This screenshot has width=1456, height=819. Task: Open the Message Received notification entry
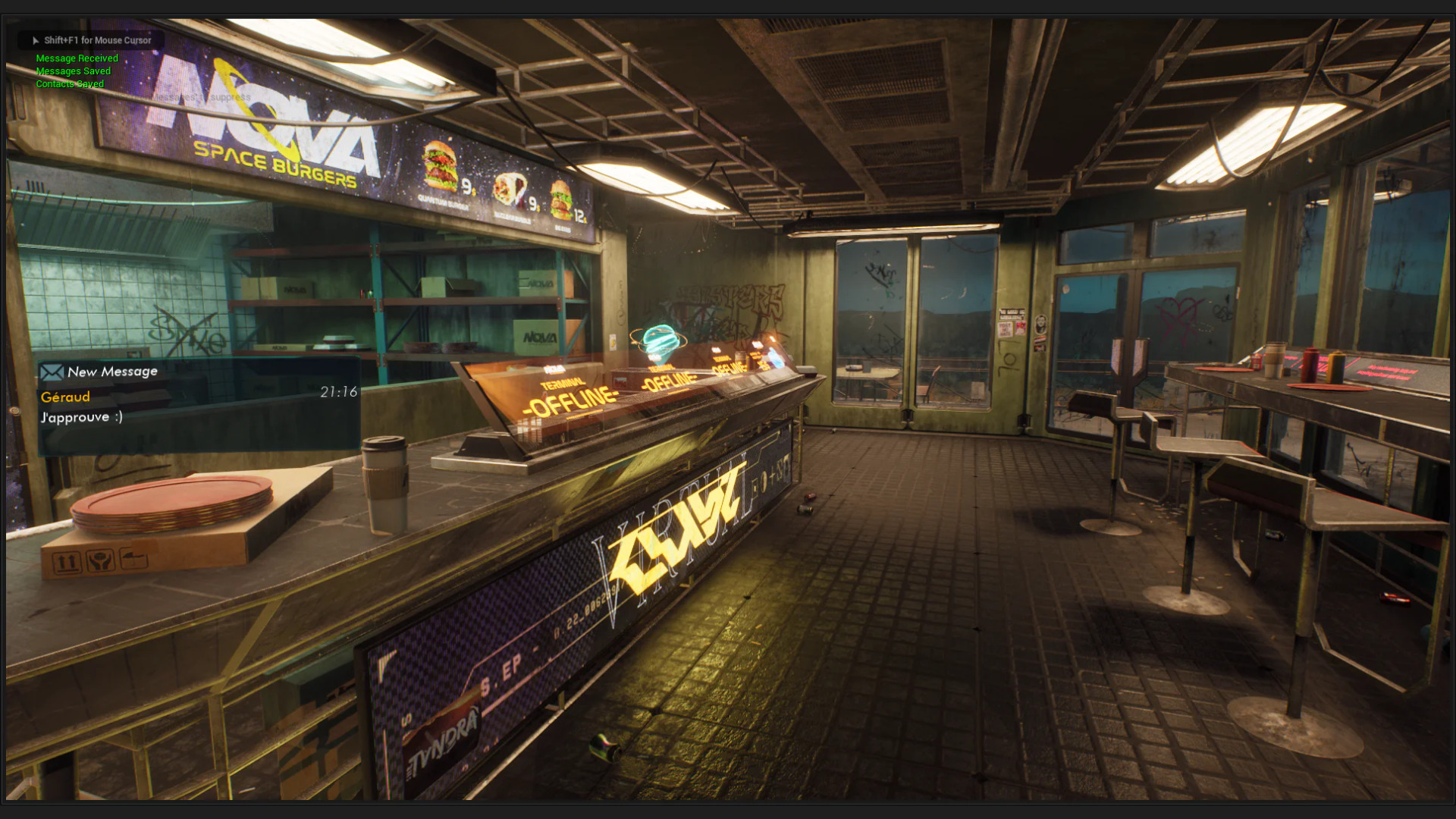tap(77, 58)
